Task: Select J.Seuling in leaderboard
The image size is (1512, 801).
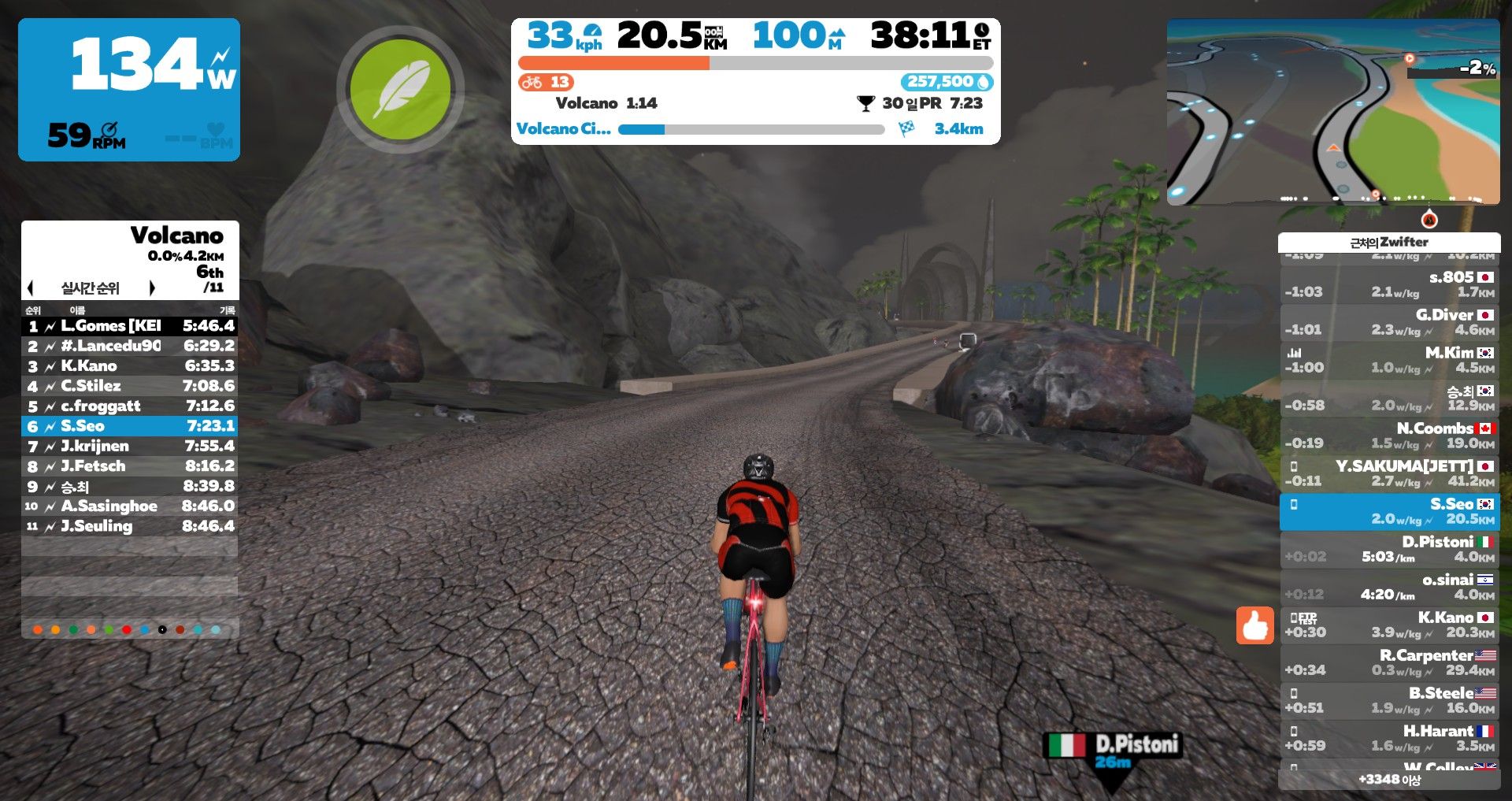Action: pos(130,526)
